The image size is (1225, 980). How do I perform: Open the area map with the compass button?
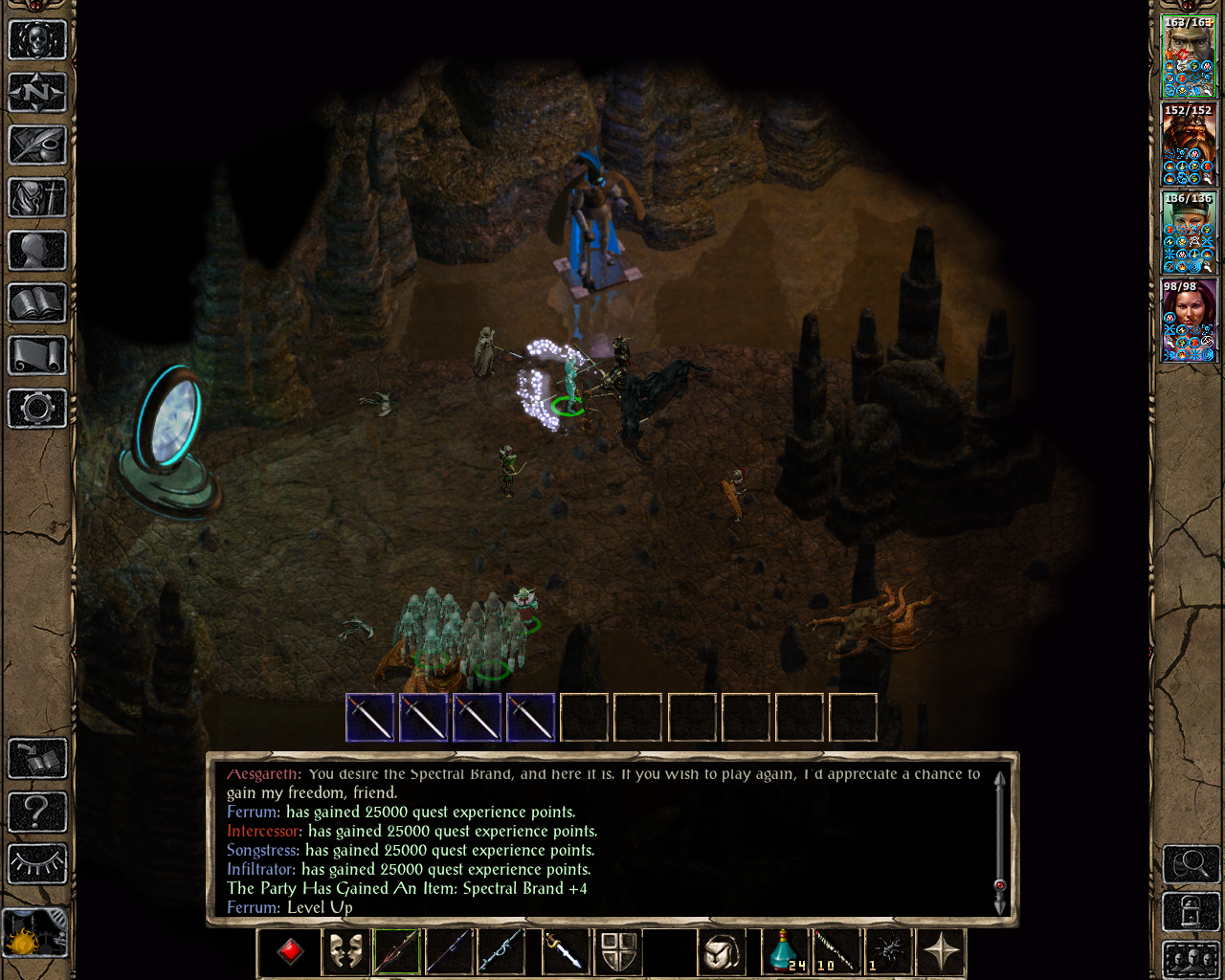click(x=37, y=93)
